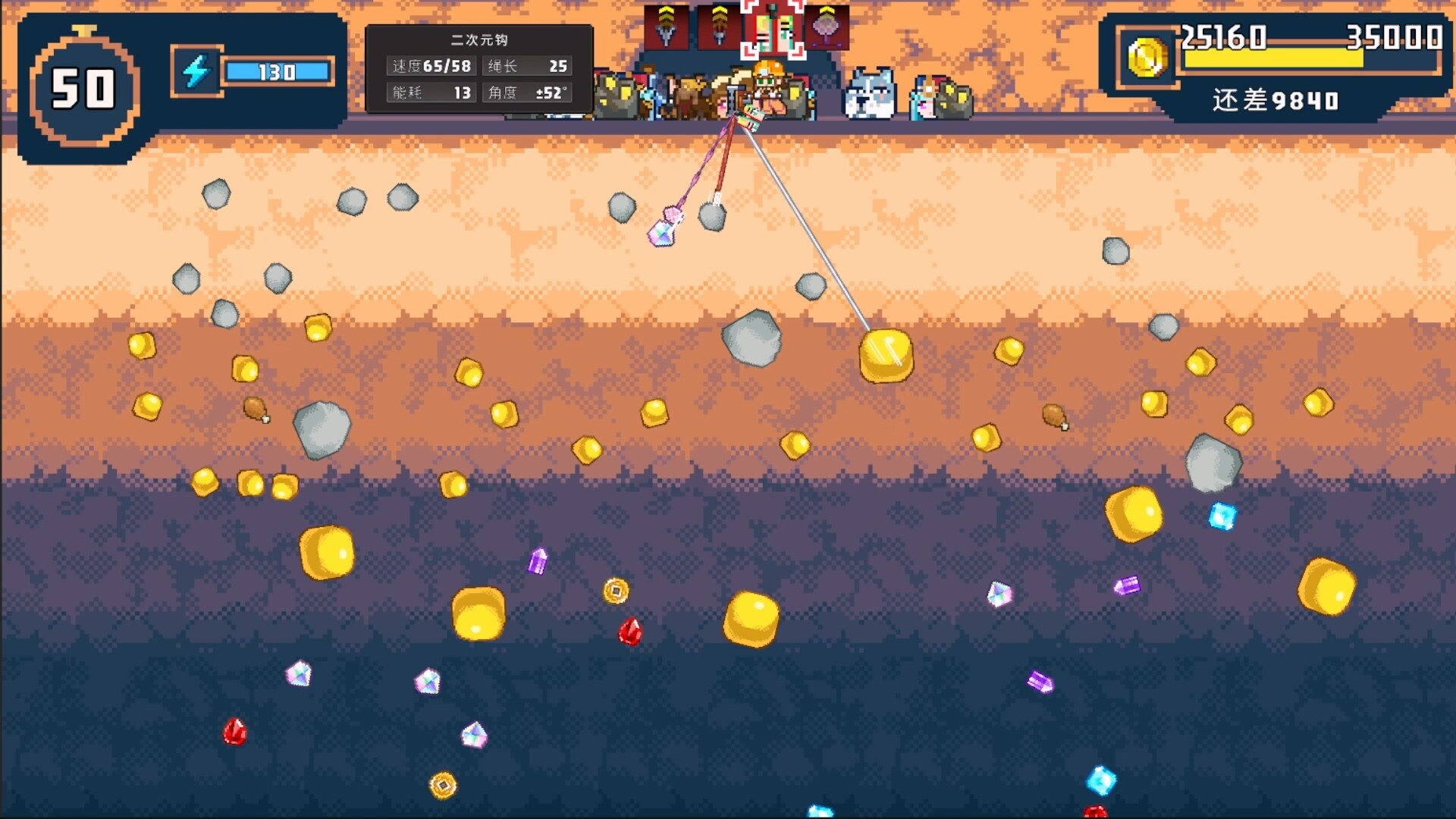The image size is (1456, 819).
Task: Toggle the 能耗 13 stat box
Action: 431,93
